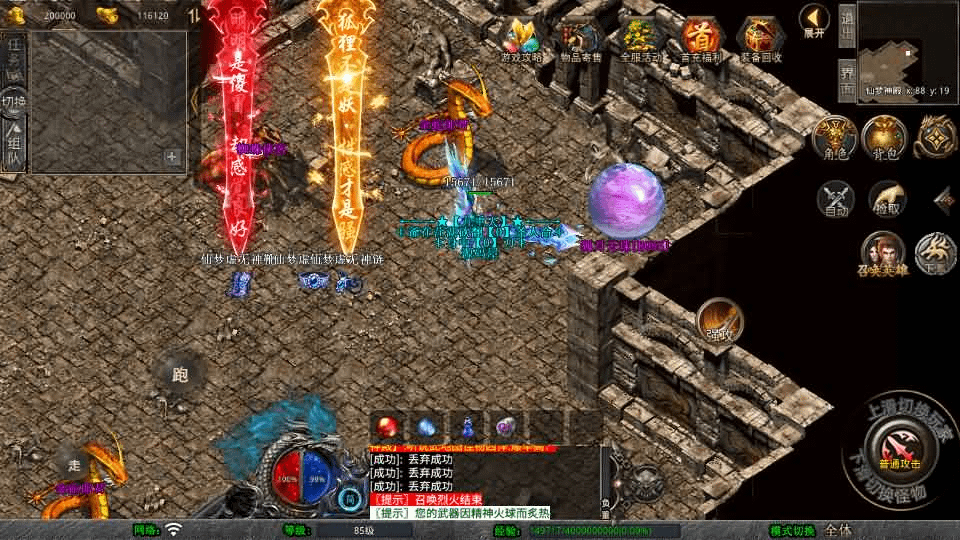Viewport: 960px width, 540px height.
Task: Open the 背包 backpack
Action: click(883, 138)
